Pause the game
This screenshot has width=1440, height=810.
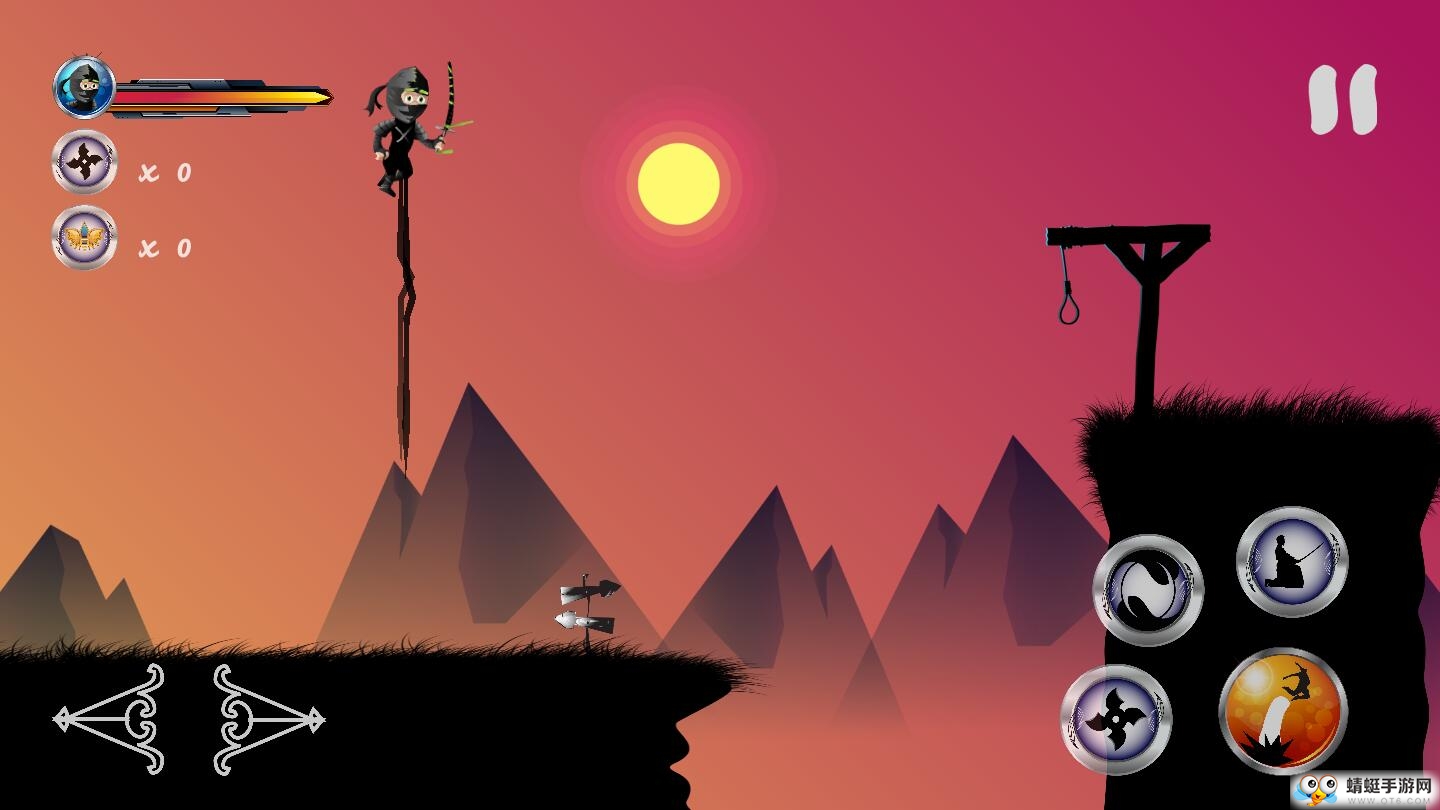(x=1343, y=100)
